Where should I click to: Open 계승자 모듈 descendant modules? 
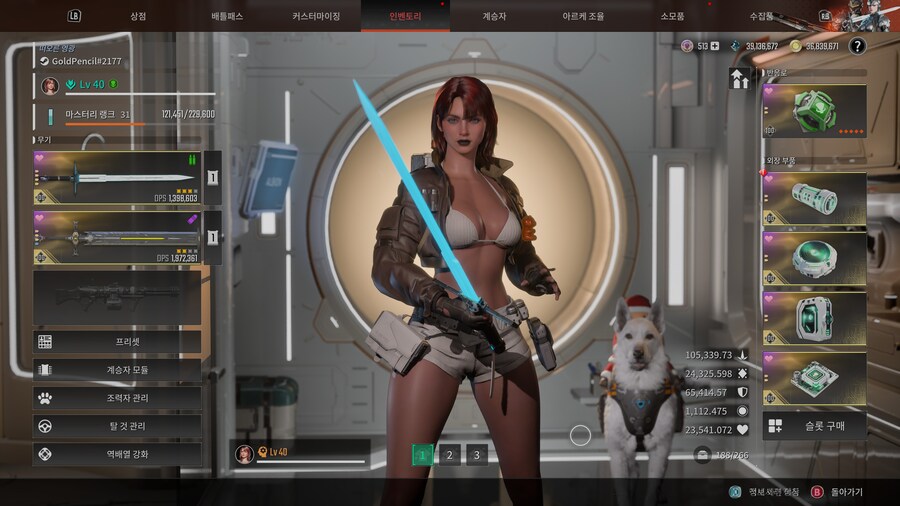117,370
